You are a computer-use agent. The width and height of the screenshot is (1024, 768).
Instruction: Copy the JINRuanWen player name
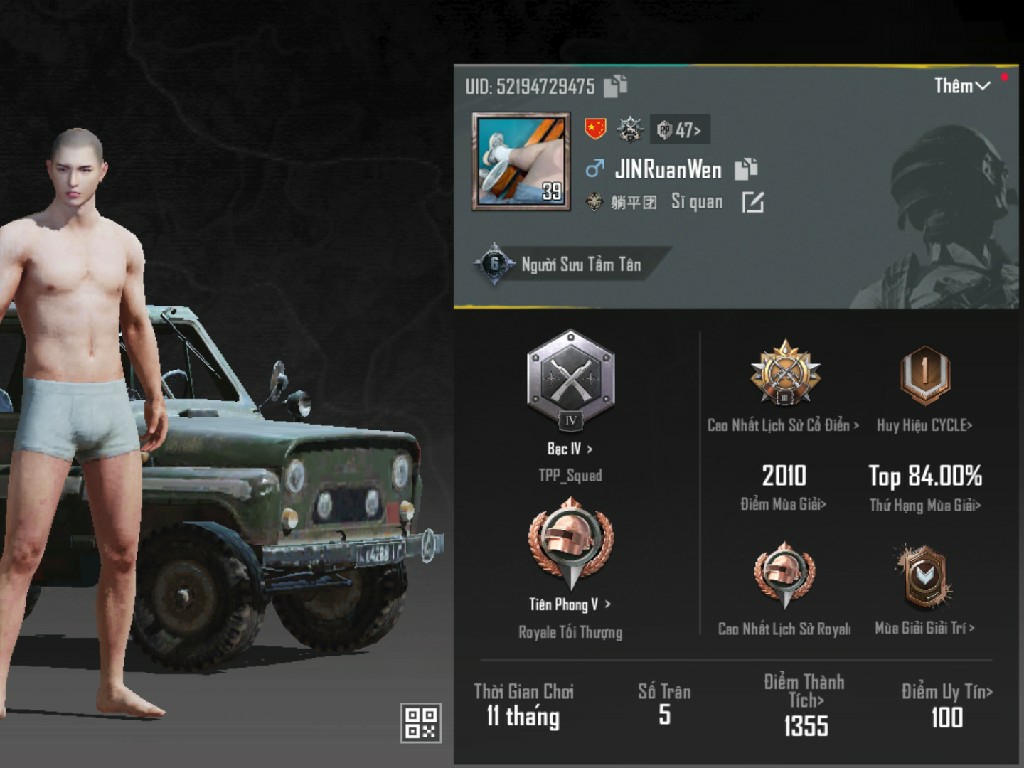(x=746, y=169)
